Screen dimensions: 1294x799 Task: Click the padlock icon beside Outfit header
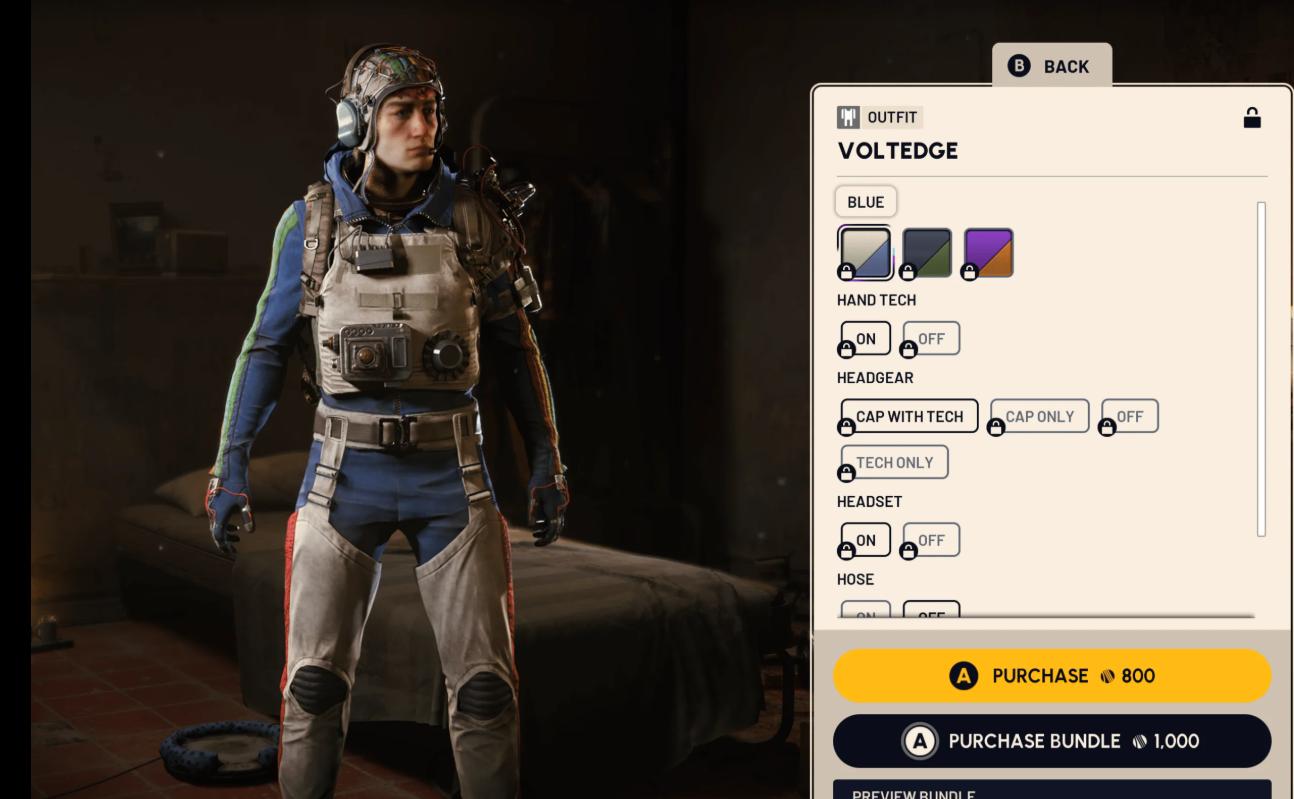click(1252, 118)
